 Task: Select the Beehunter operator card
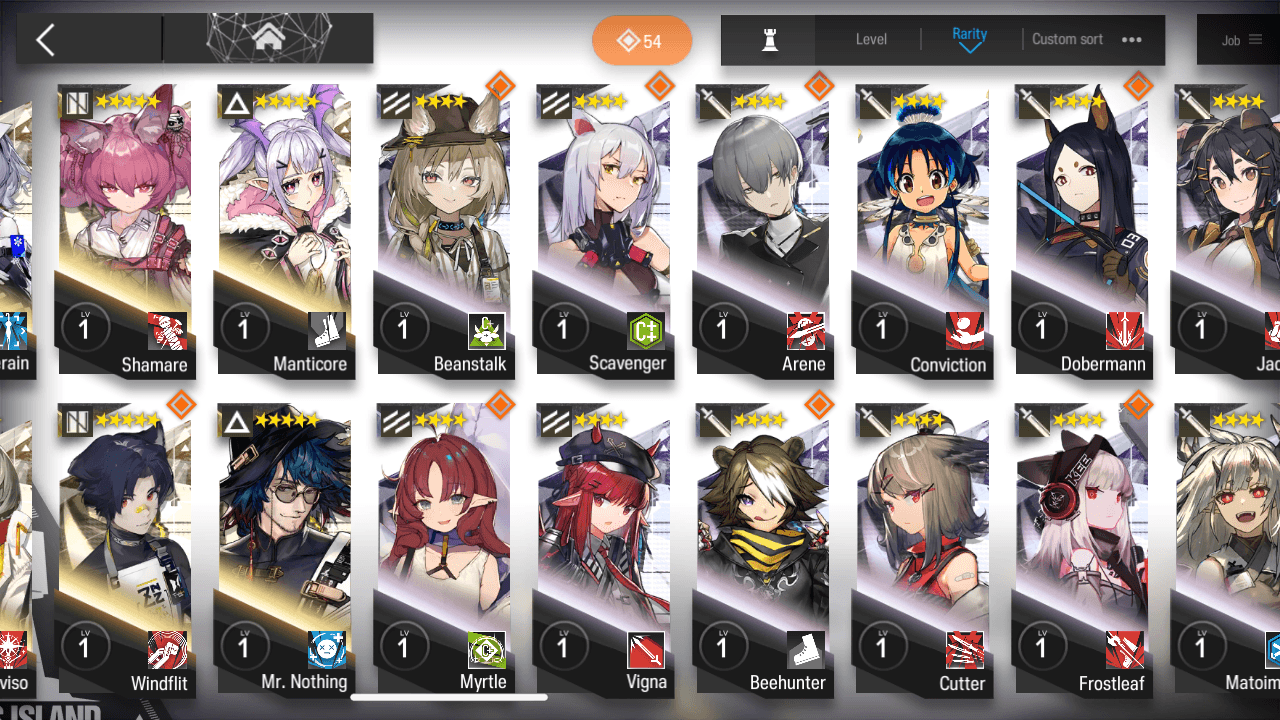763,550
